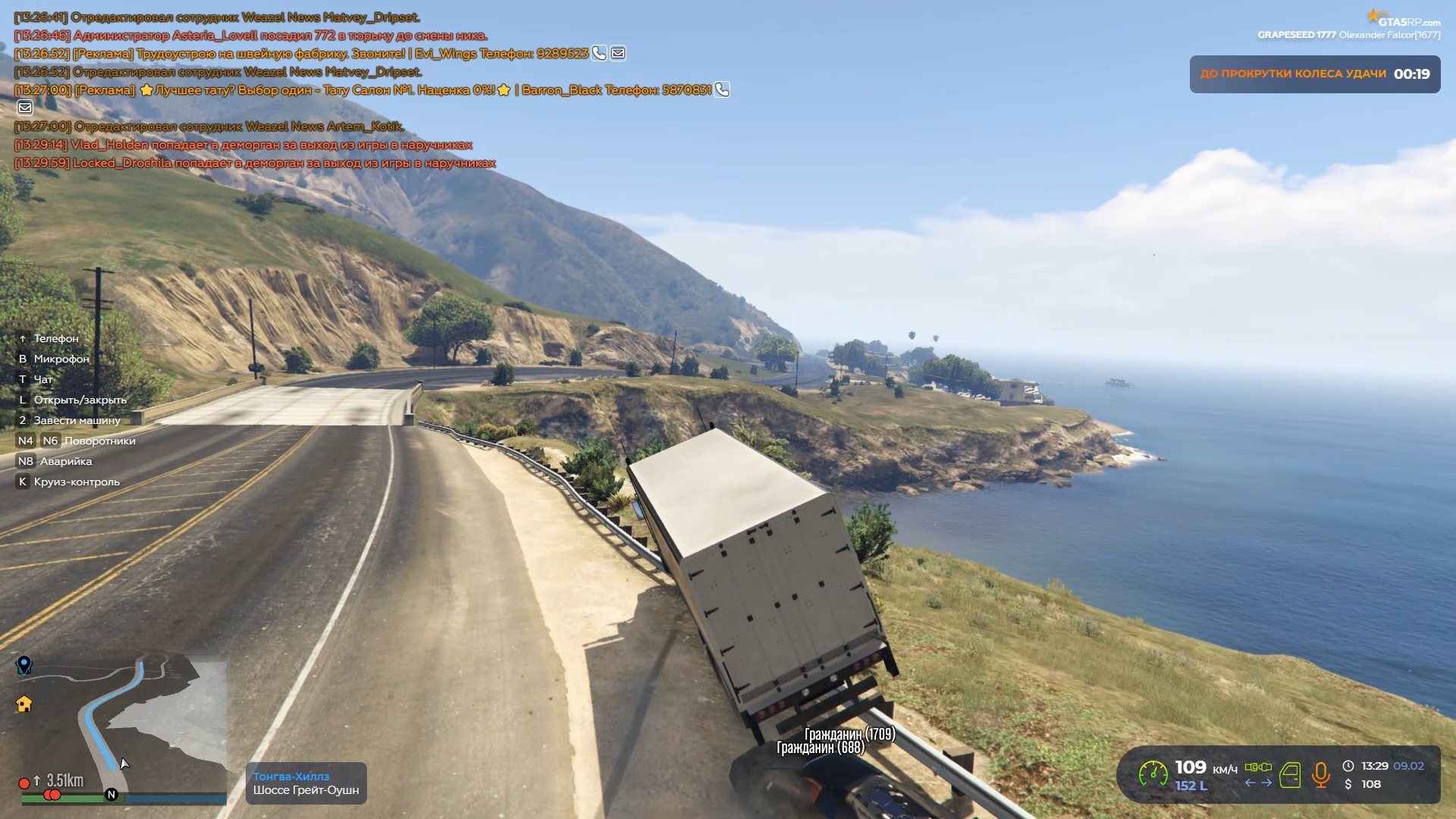Activate the left turn signal arrow
The image size is (1456, 819).
coord(1250,783)
